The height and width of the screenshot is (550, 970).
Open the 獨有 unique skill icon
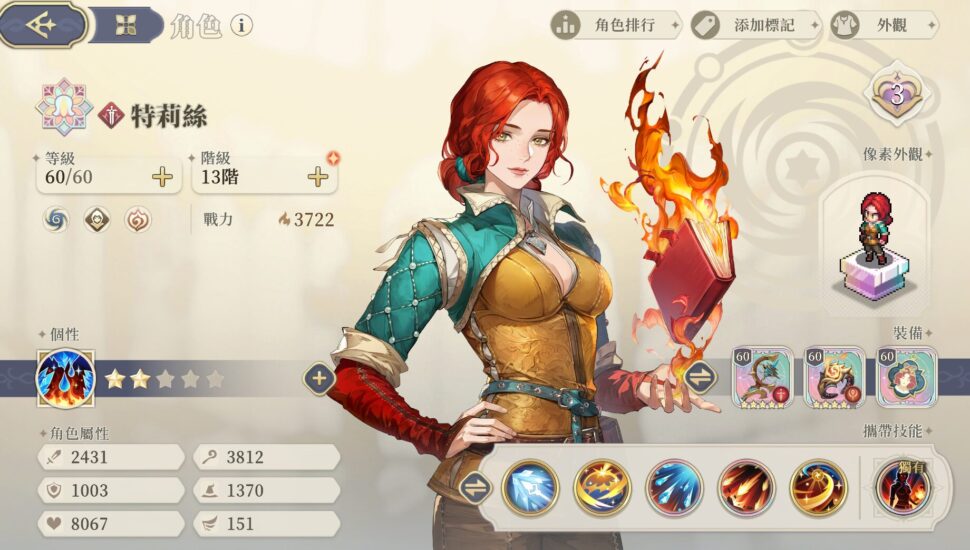coord(903,488)
